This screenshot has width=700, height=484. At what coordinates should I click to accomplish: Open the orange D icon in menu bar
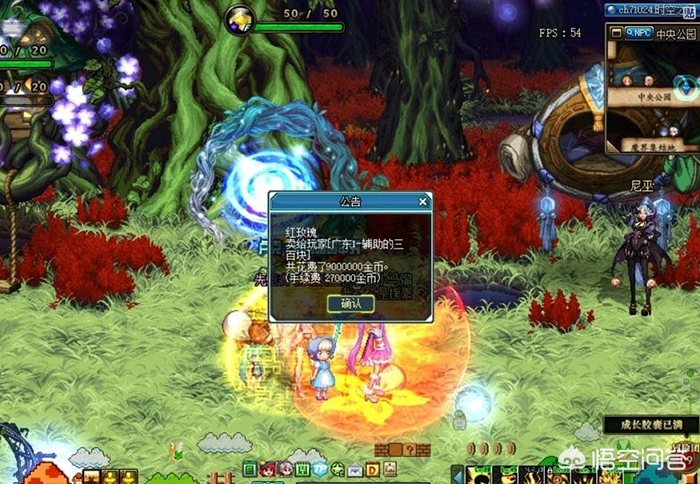click(372, 468)
